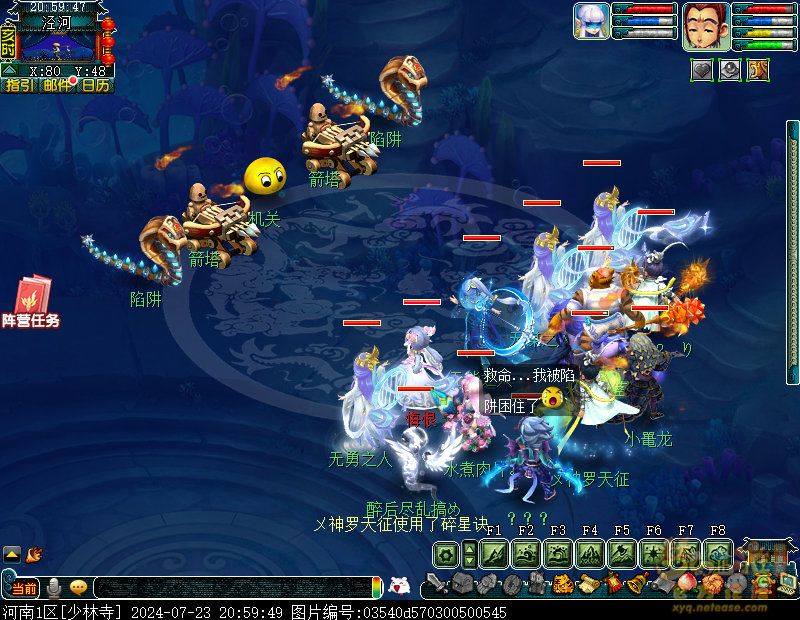
Task: Activate the F1 skill slot
Action: click(495, 553)
